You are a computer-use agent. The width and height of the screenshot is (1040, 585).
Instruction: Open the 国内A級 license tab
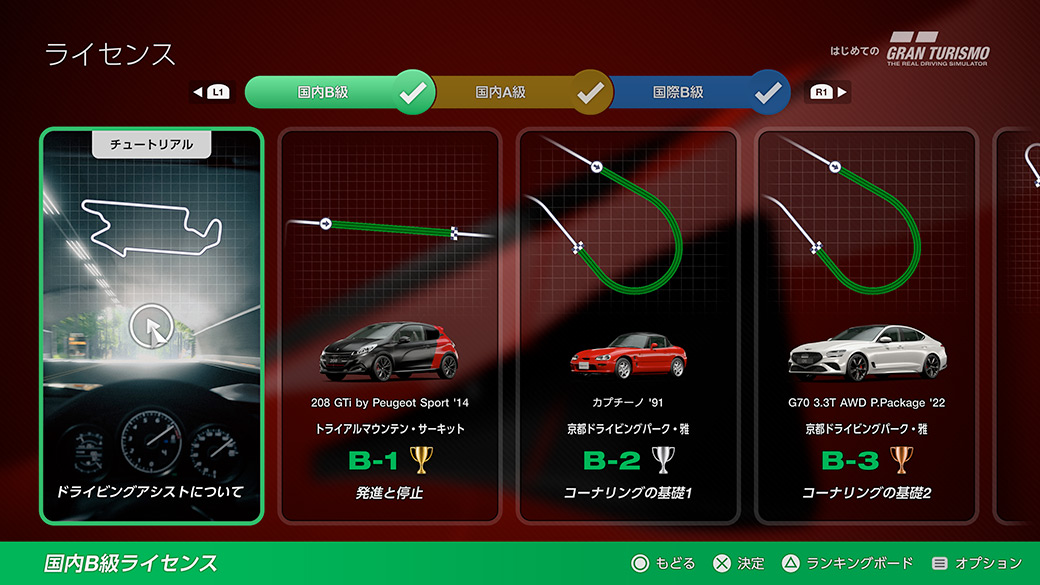[x=501, y=92]
